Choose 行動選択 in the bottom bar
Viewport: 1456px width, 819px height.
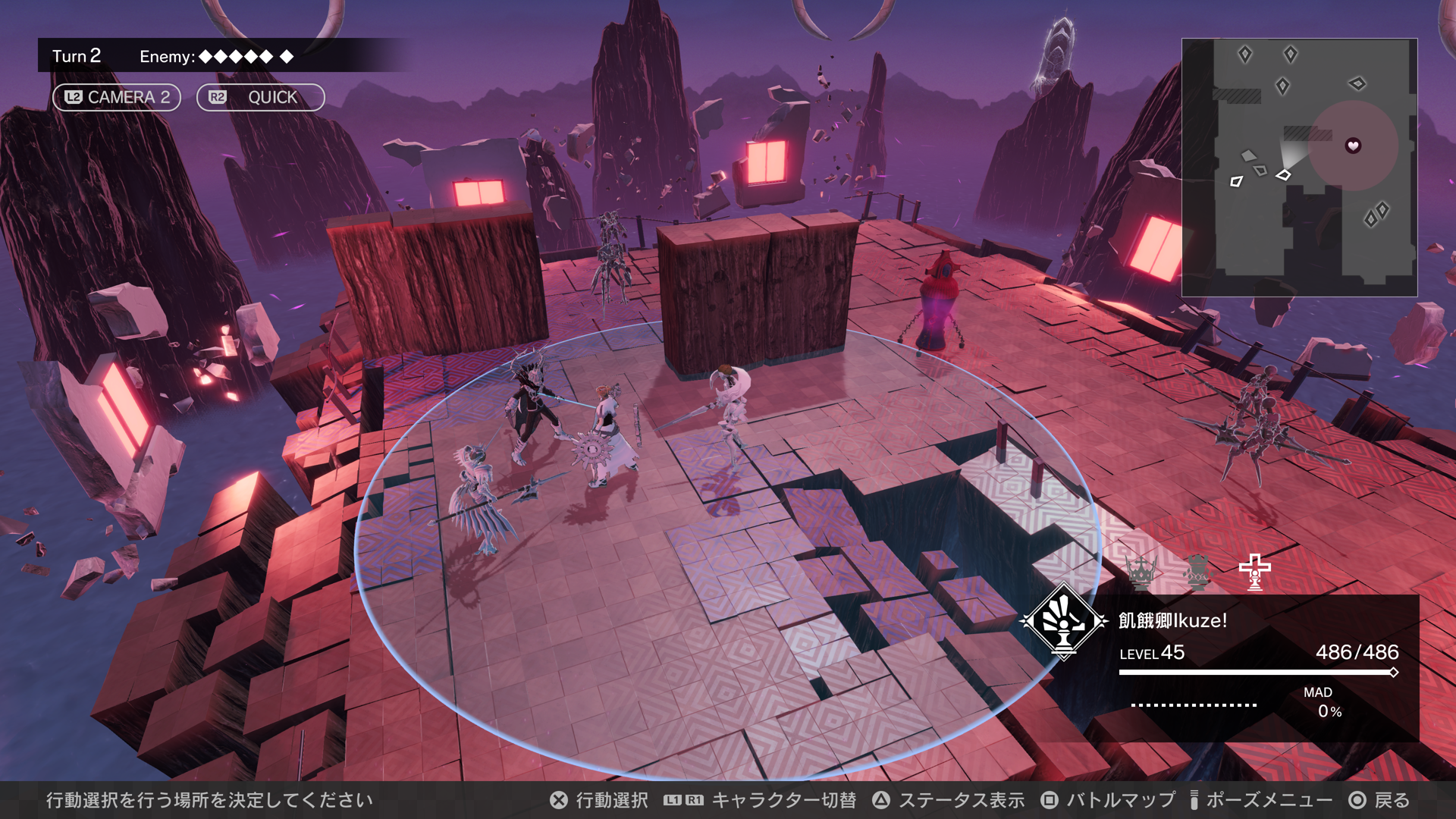(x=599, y=800)
